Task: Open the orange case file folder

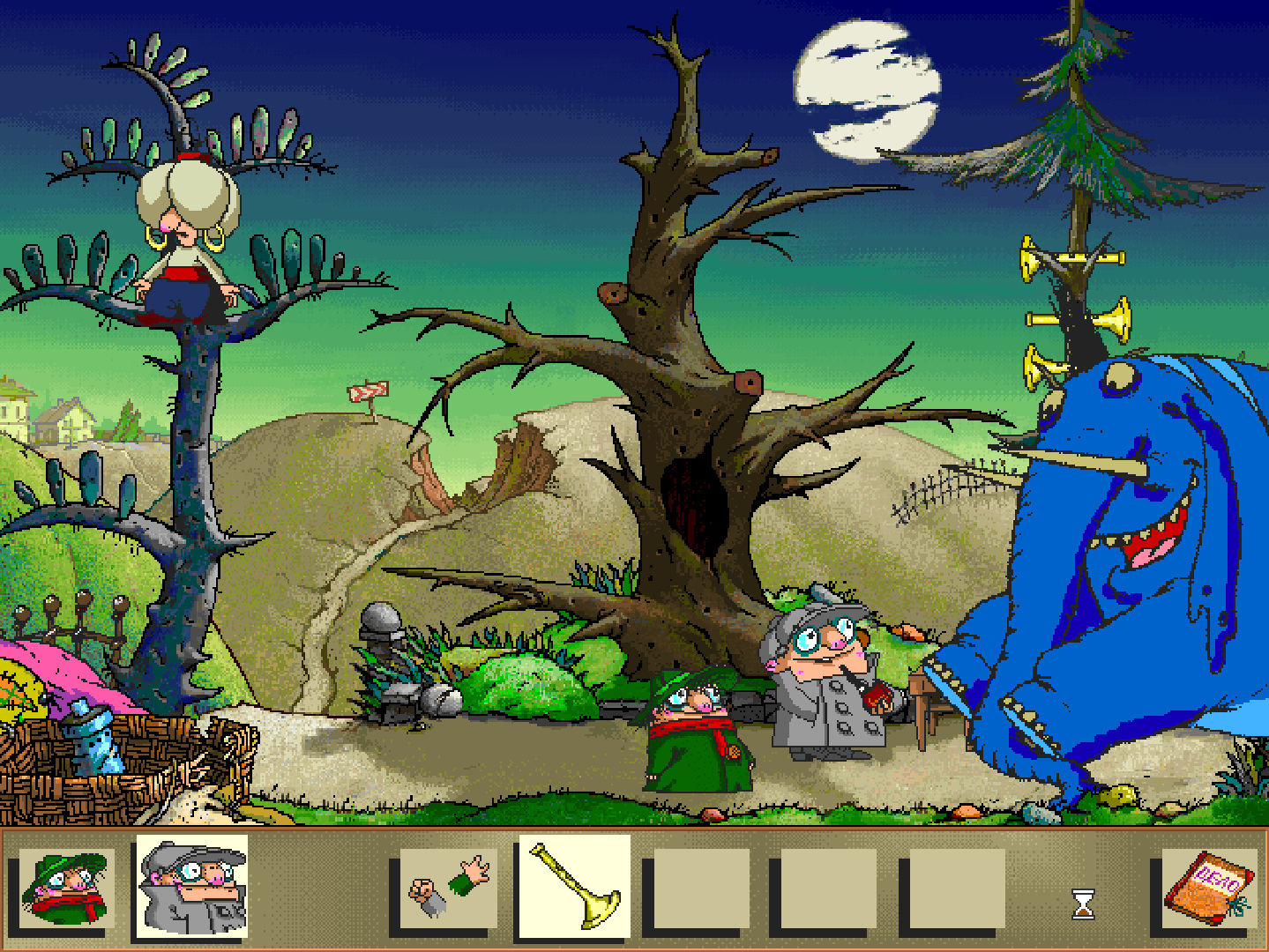Action: [1209, 887]
